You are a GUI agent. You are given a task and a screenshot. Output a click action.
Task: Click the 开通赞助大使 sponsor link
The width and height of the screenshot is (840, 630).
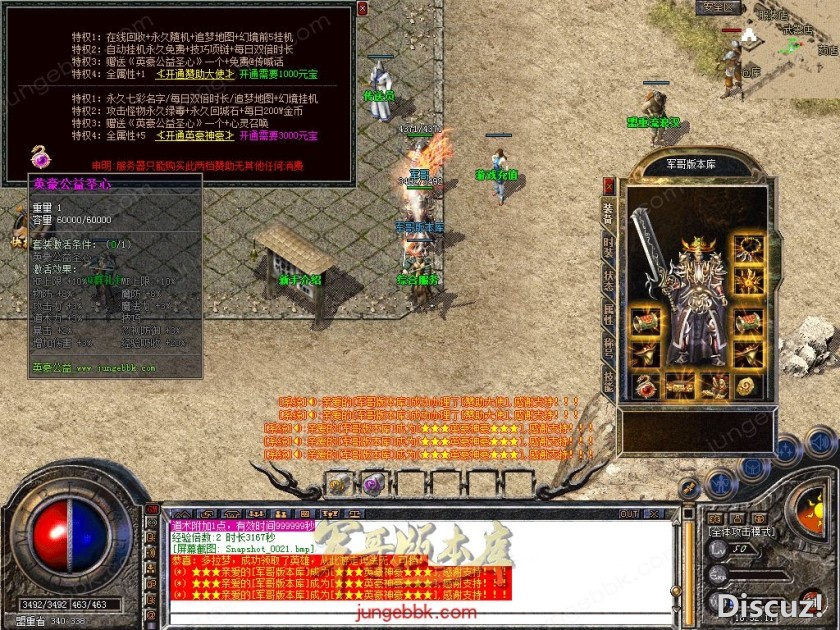(x=195, y=74)
